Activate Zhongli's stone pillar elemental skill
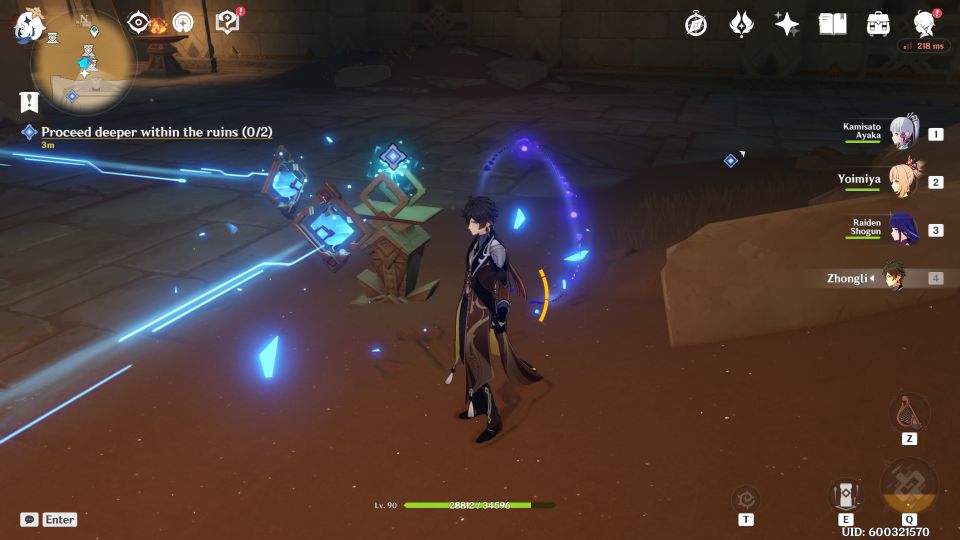This screenshot has width=960, height=540. pyautogui.click(x=846, y=494)
